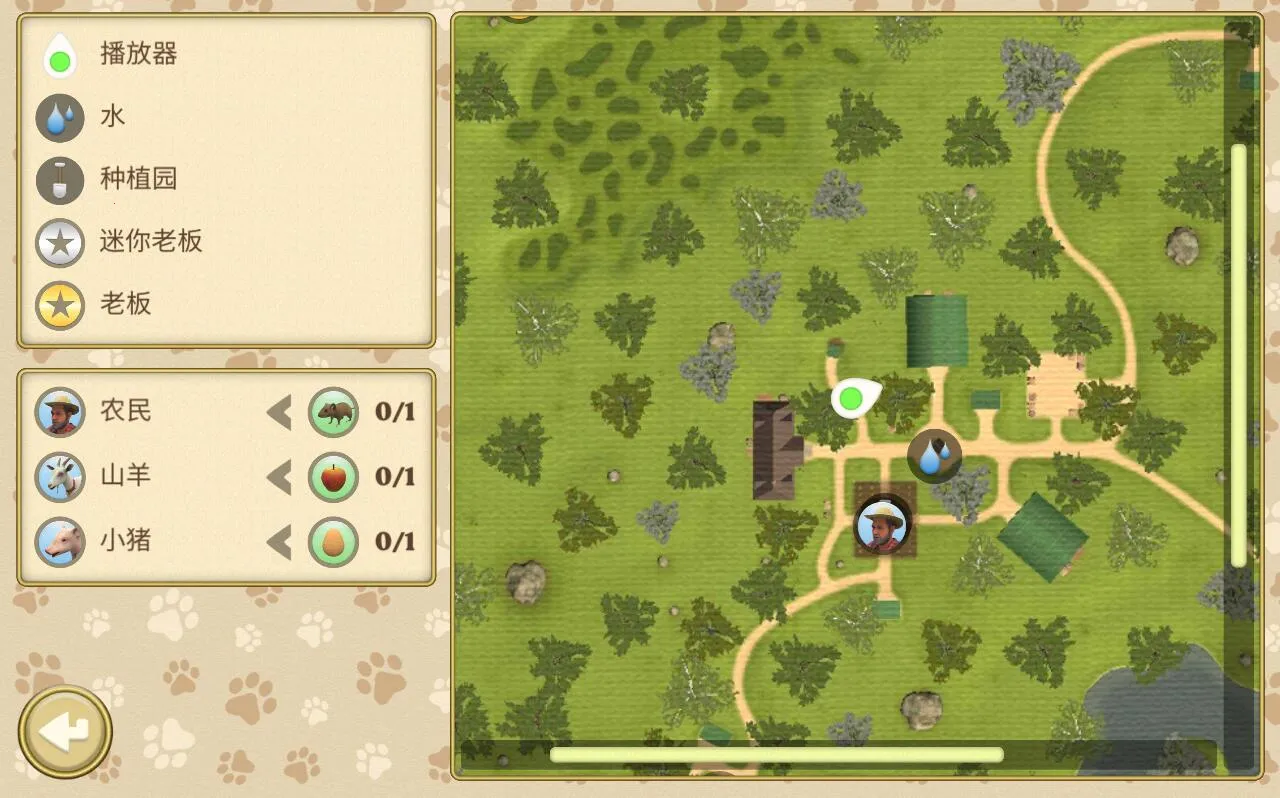Go back using the arrow button
Viewport: 1280px width, 798px height.
[x=65, y=732]
